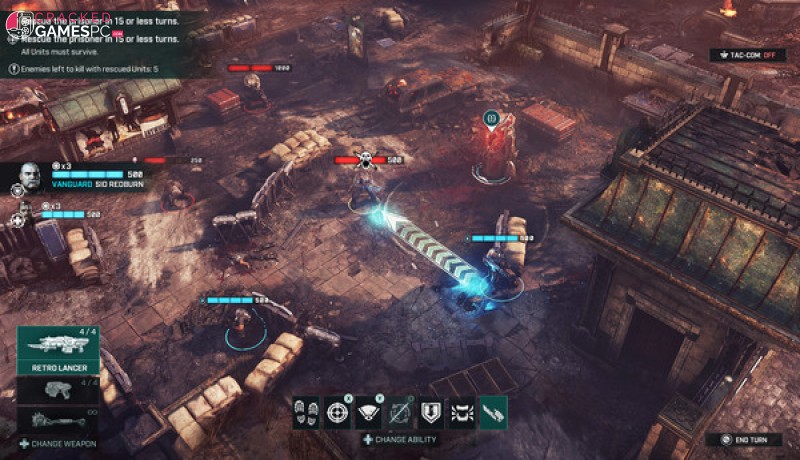The height and width of the screenshot is (460, 800).
Task: Use the shield with down arrow ability
Action: tap(431, 412)
